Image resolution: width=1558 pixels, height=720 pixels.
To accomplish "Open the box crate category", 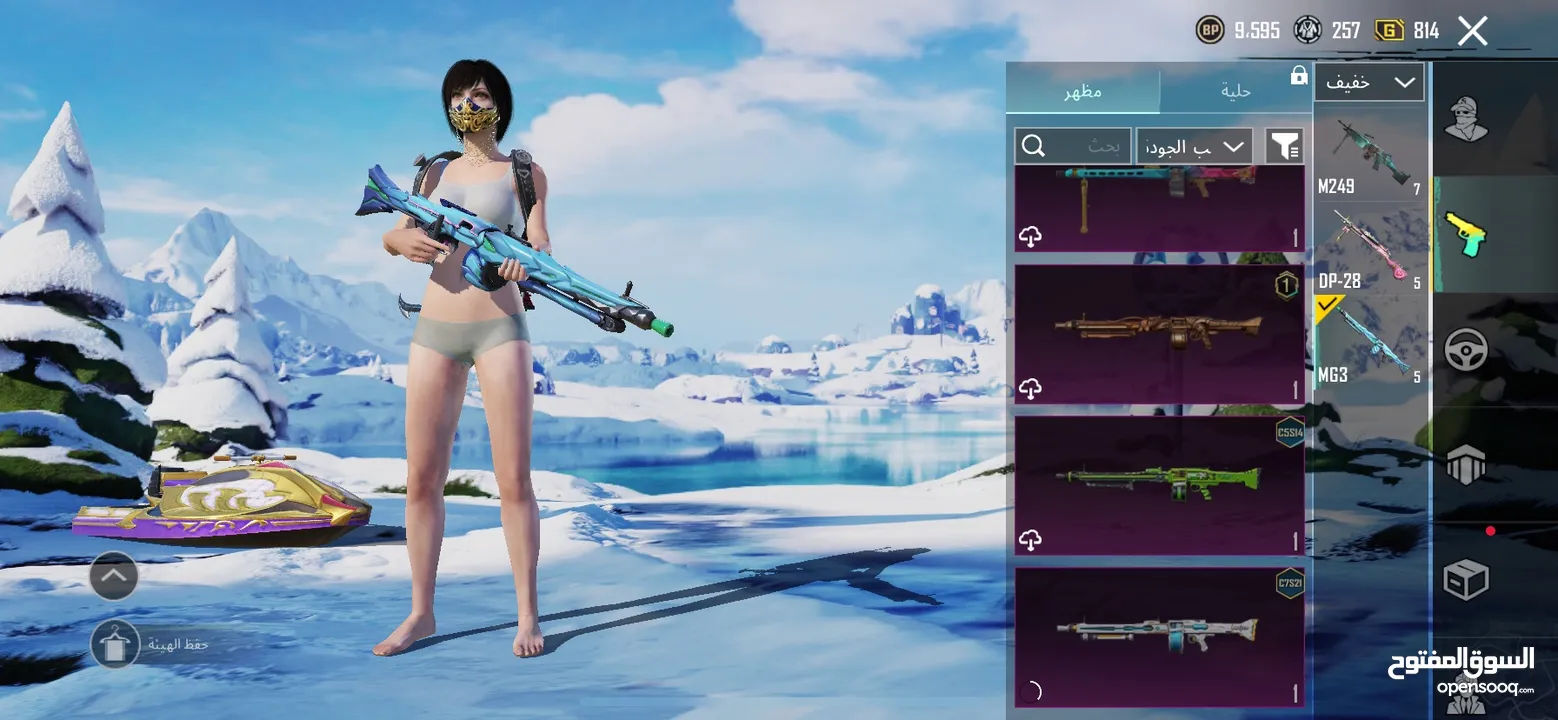I will tap(1466, 579).
